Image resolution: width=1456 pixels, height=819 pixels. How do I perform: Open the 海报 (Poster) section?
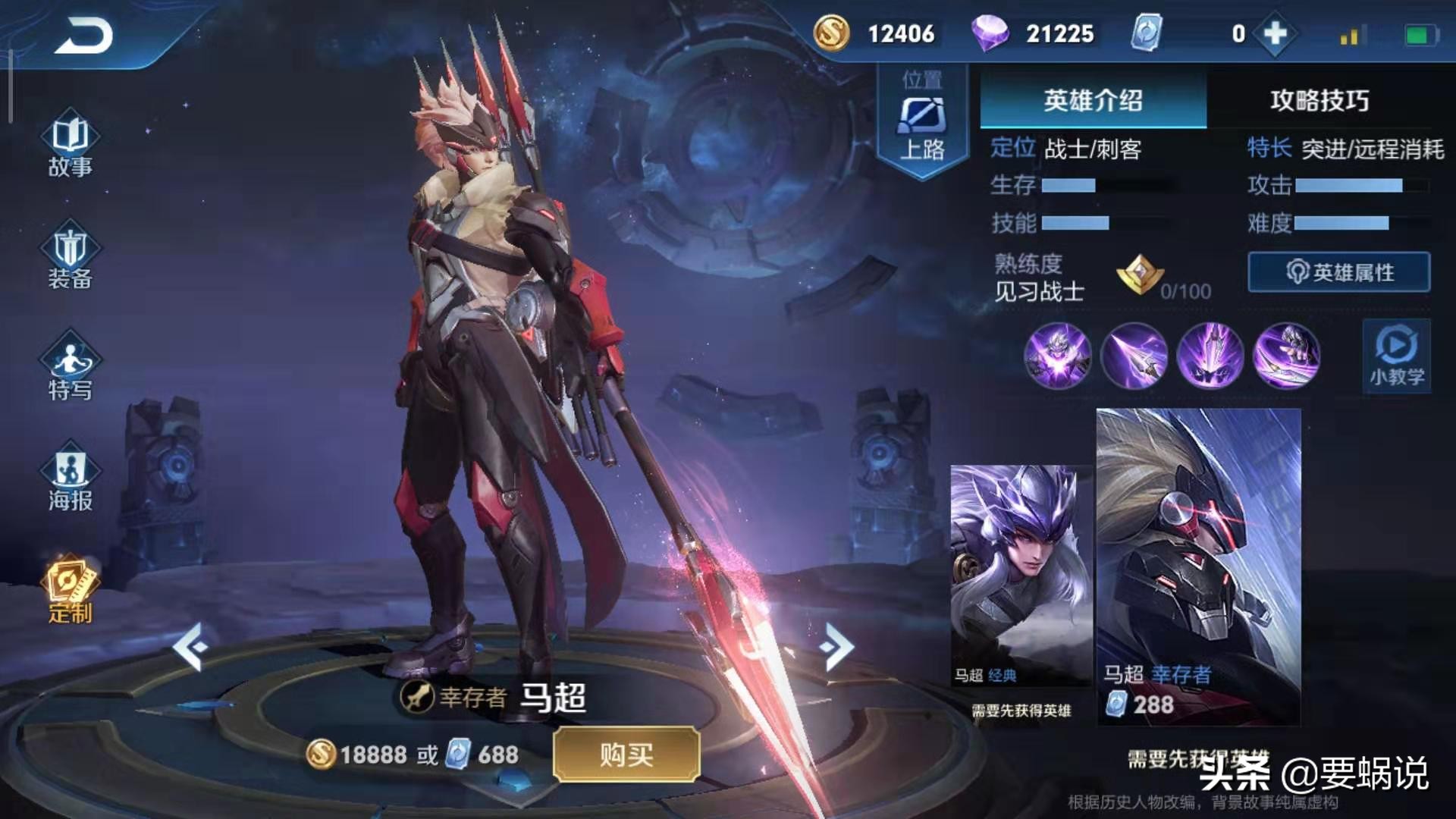71,474
